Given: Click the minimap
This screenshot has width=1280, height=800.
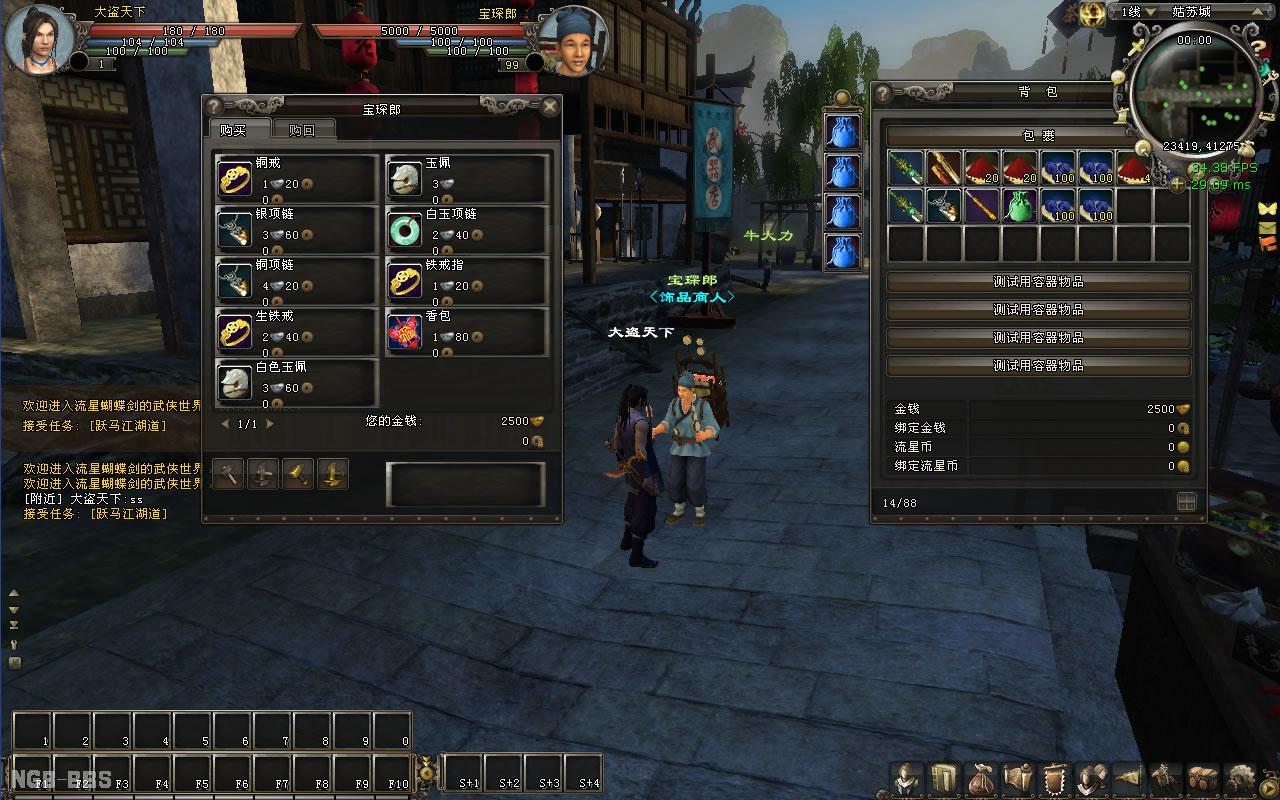Looking at the screenshot, I should coord(1192,95).
